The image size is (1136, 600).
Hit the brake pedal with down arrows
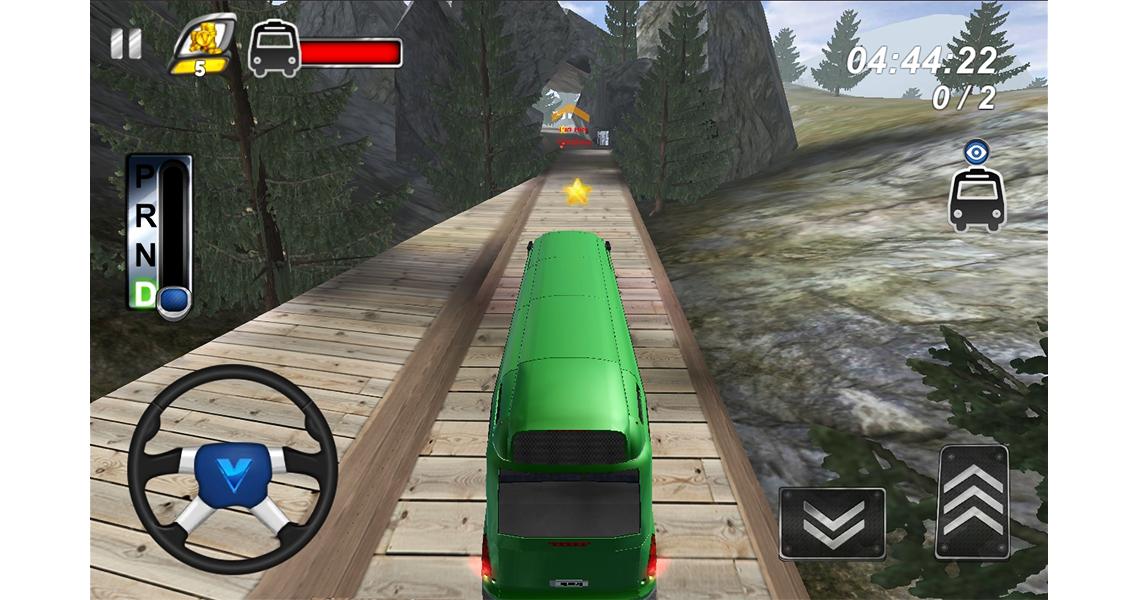pyautogui.click(x=832, y=522)
